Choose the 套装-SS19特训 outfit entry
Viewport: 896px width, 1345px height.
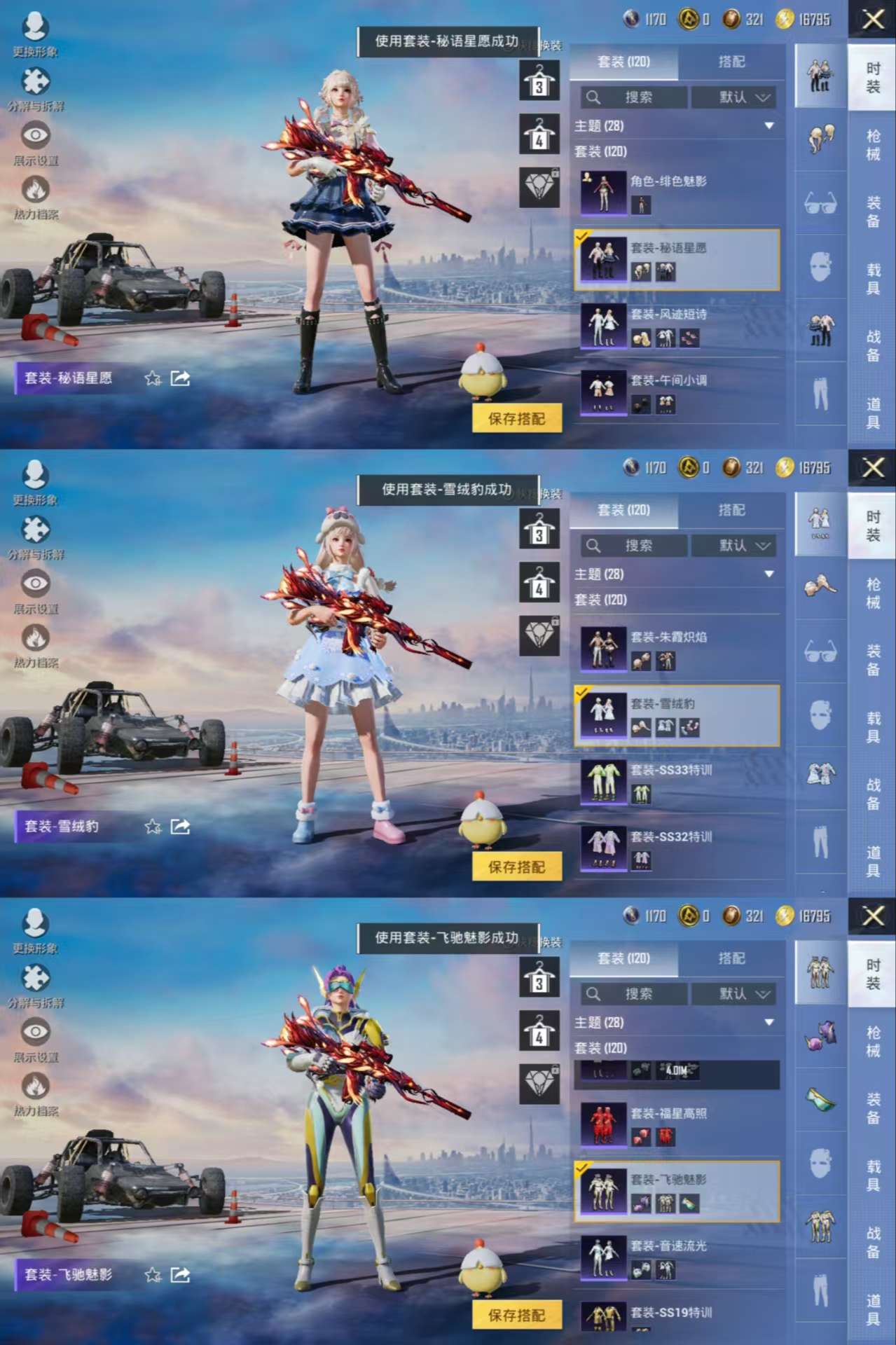[677, 1317]
